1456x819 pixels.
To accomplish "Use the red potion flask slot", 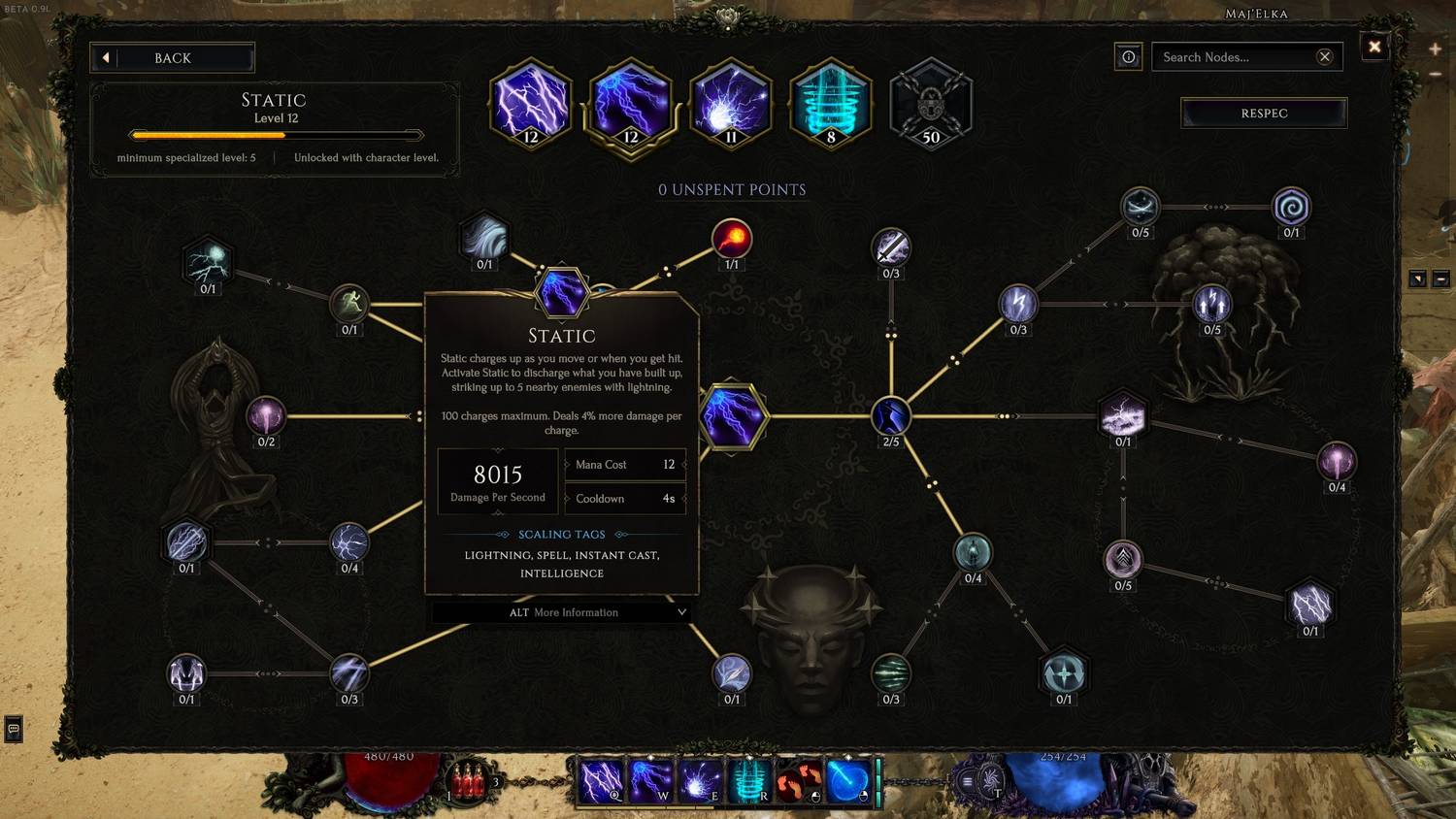I will (x=468, y=781).
